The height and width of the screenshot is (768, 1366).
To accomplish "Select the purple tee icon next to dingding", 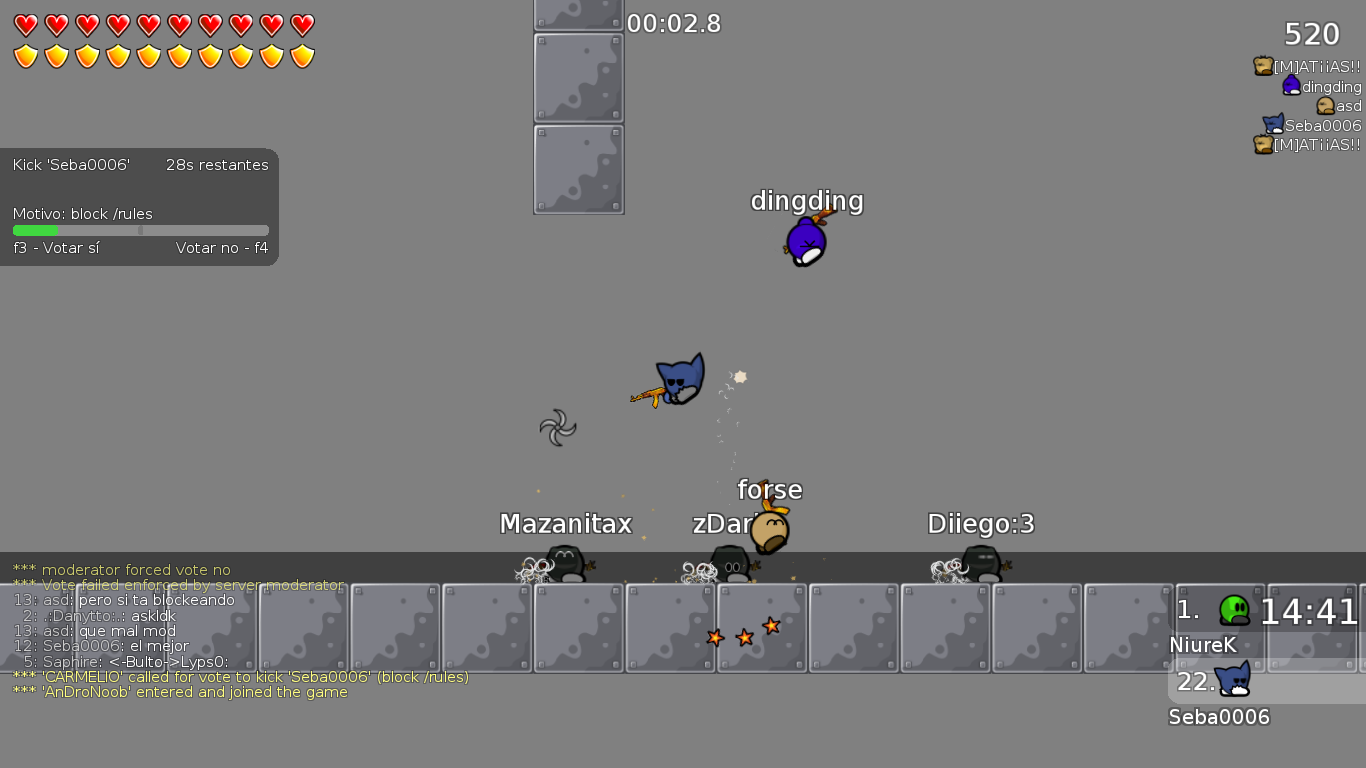I will click(1290, 85).
